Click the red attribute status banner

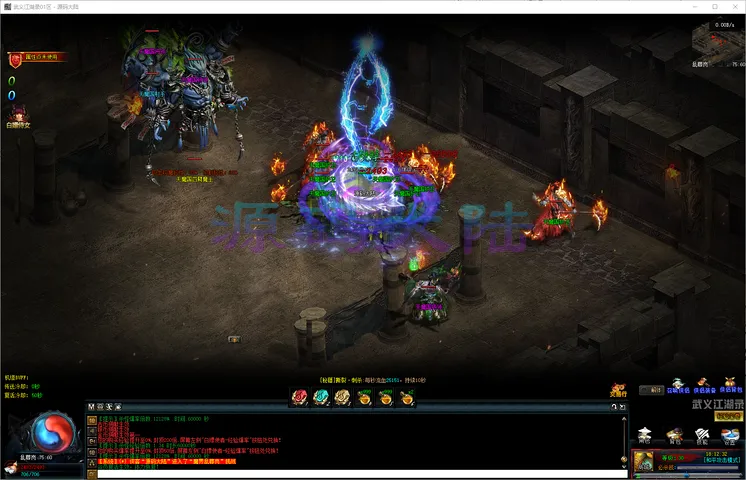(38, 58)
